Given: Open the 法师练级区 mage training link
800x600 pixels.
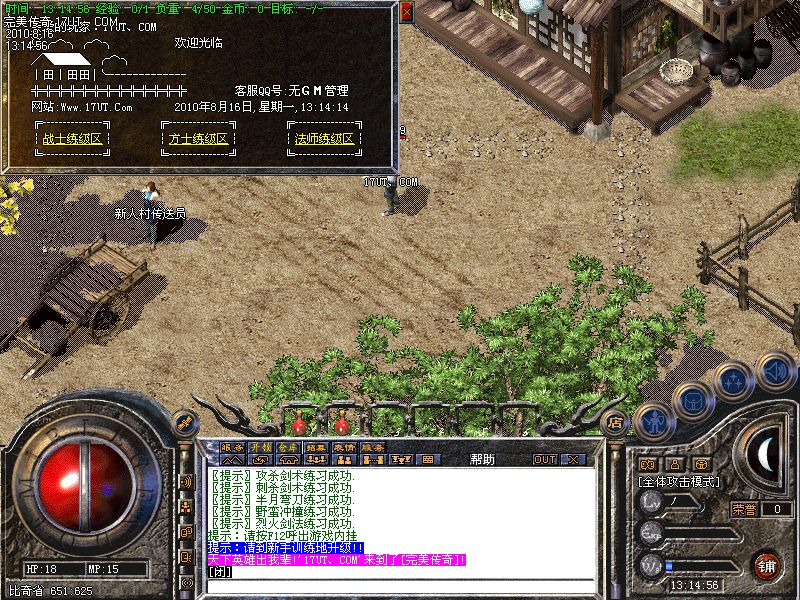Looking at the screenshot, I should click(324, 139).
